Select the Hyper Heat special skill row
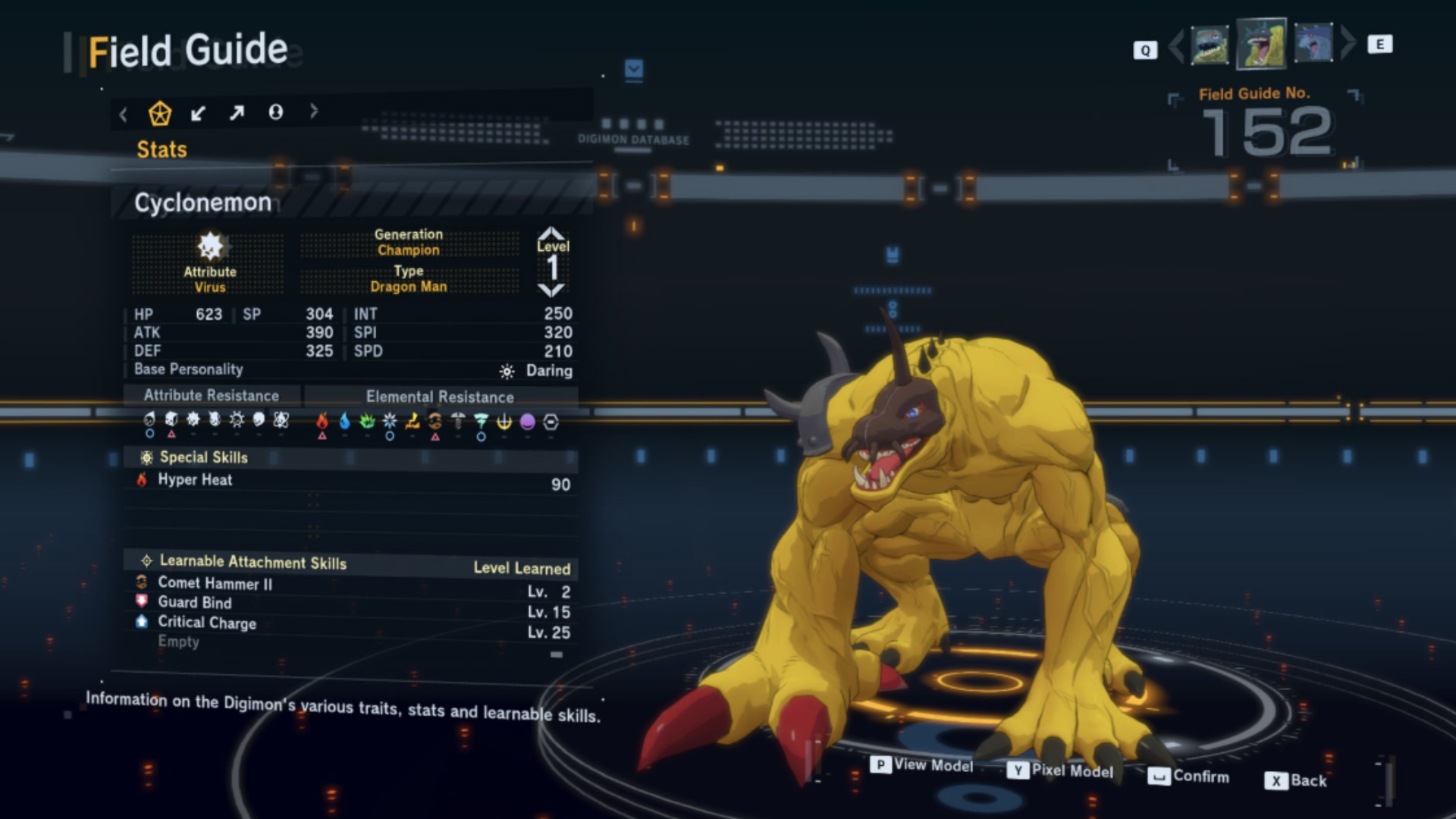The height and width of the screenshot is (819, 1456). (350, 482)
